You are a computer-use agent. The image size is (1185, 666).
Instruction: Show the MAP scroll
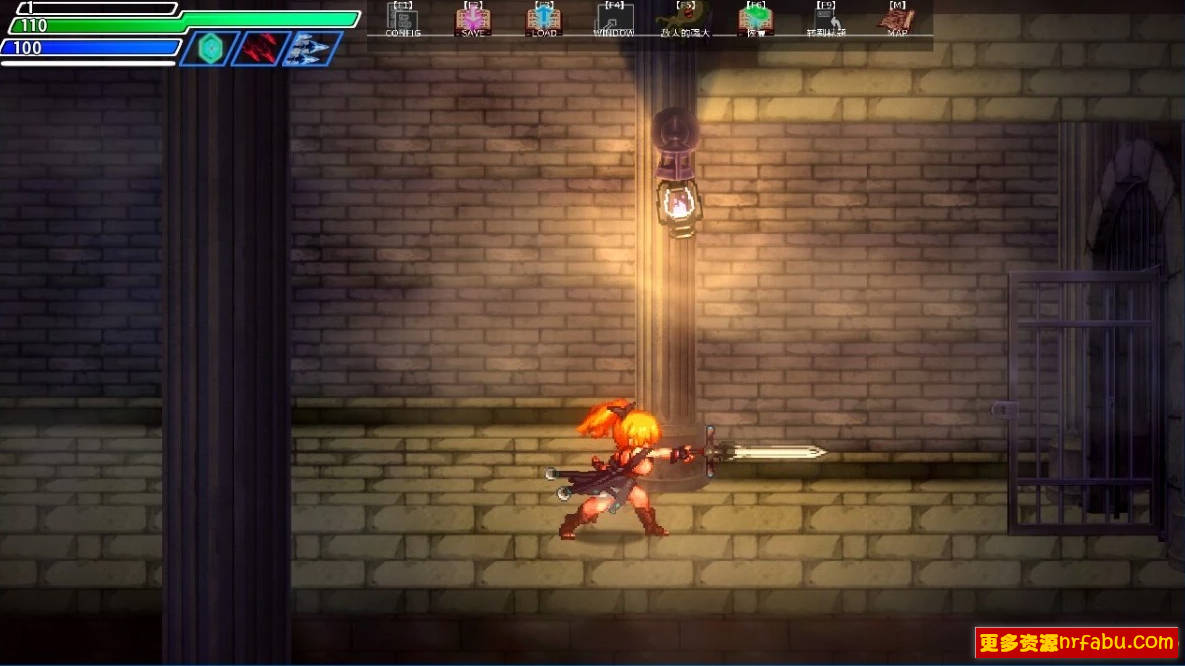pyautogui.click(x=897, y=20)
